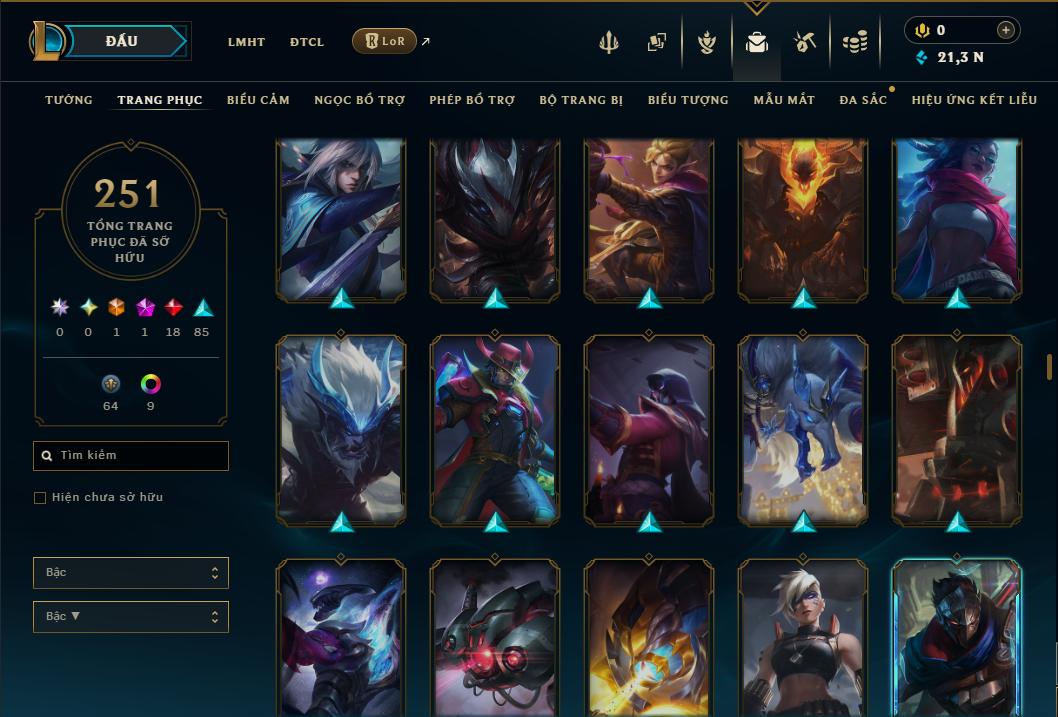The image size is (1058, 717).
Task: Open the HIỆU ỨNG KẾT LIỄU tab
Action: pyautogui.click(x=974, y=100)
